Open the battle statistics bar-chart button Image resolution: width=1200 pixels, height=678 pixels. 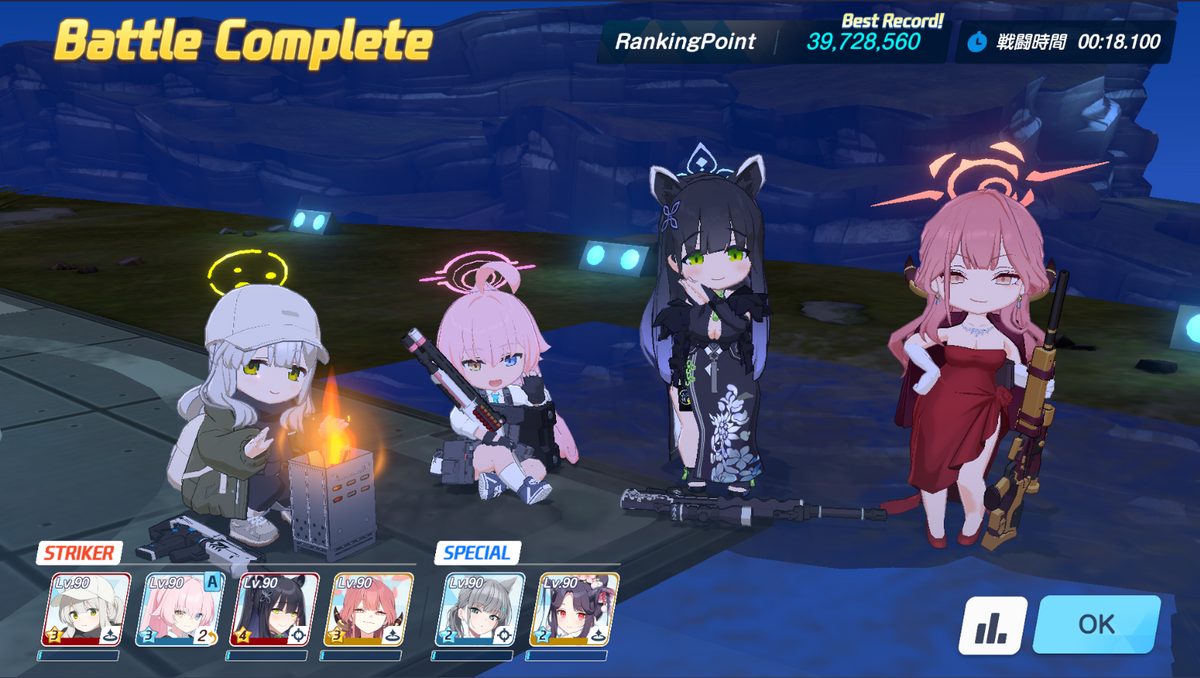[992, 625]
